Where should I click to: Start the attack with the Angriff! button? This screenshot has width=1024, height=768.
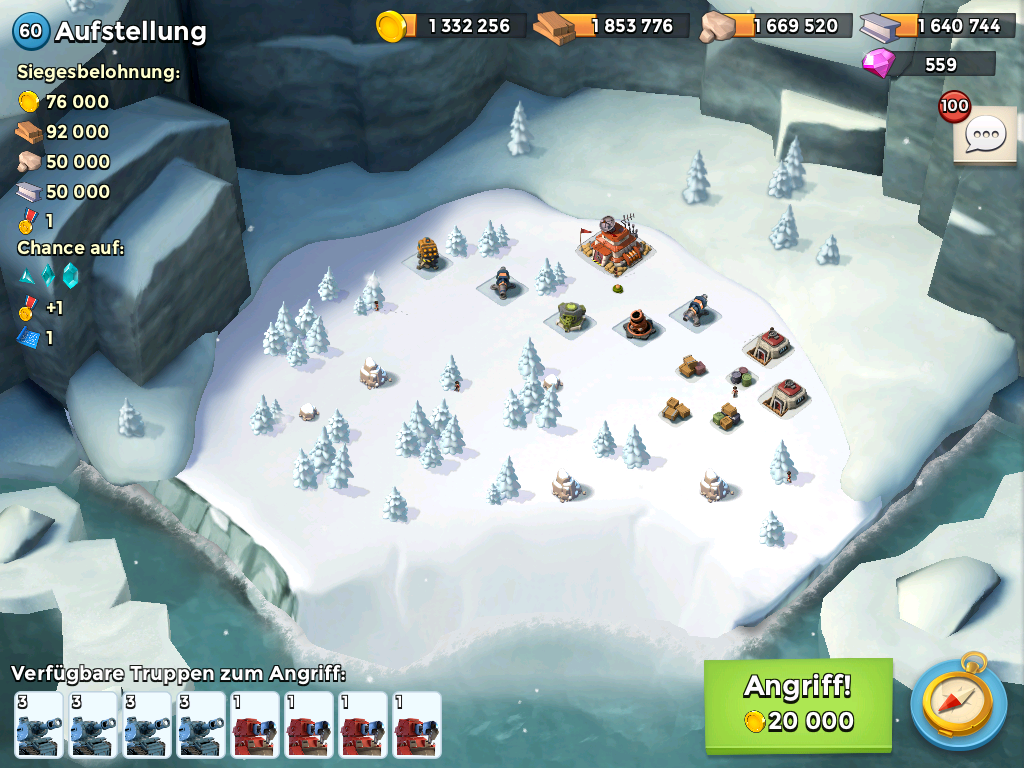tap(798, 704)
